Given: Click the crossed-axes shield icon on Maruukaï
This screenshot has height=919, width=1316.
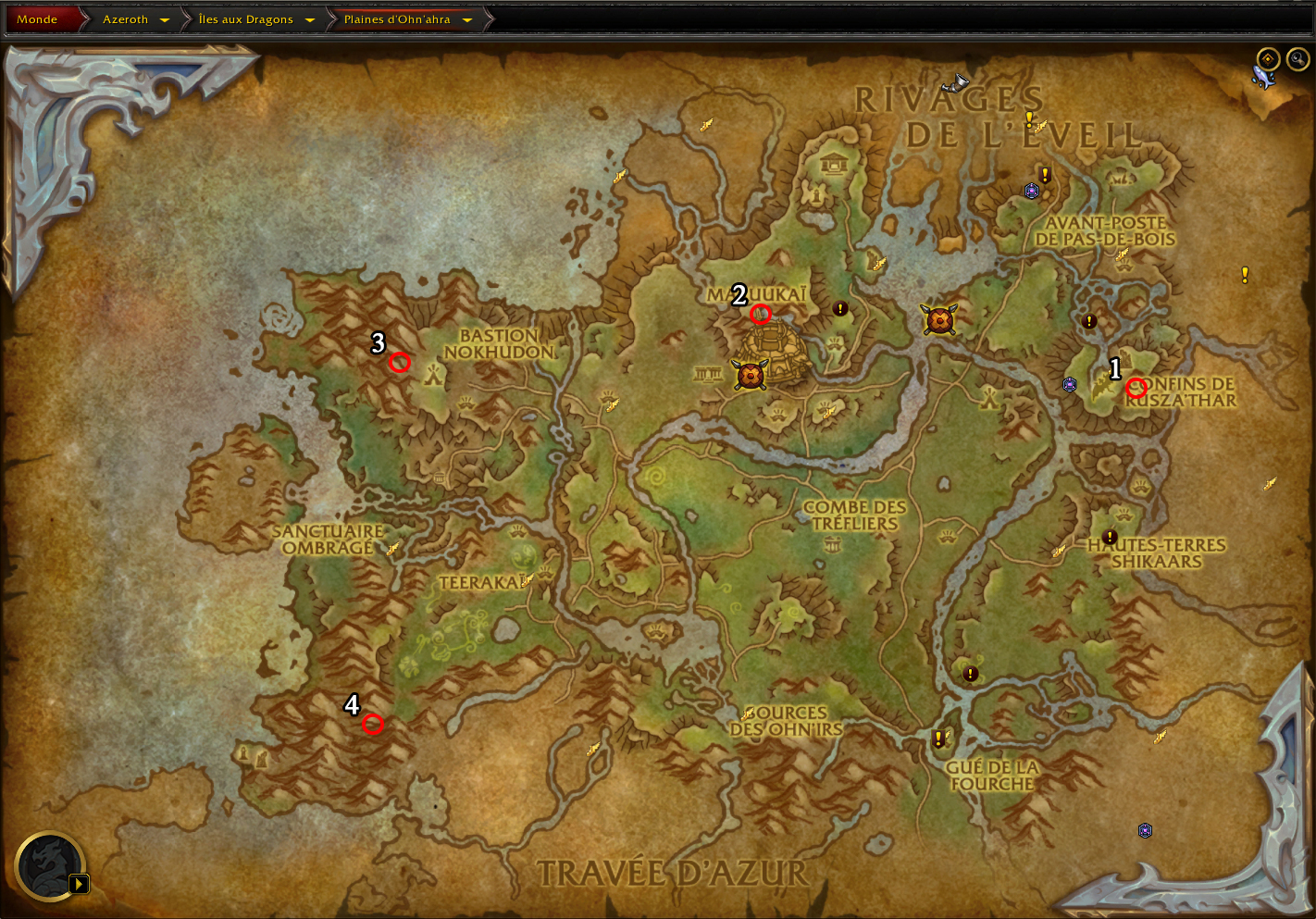Looking at the screenshot, I should [x=750, y=375].
